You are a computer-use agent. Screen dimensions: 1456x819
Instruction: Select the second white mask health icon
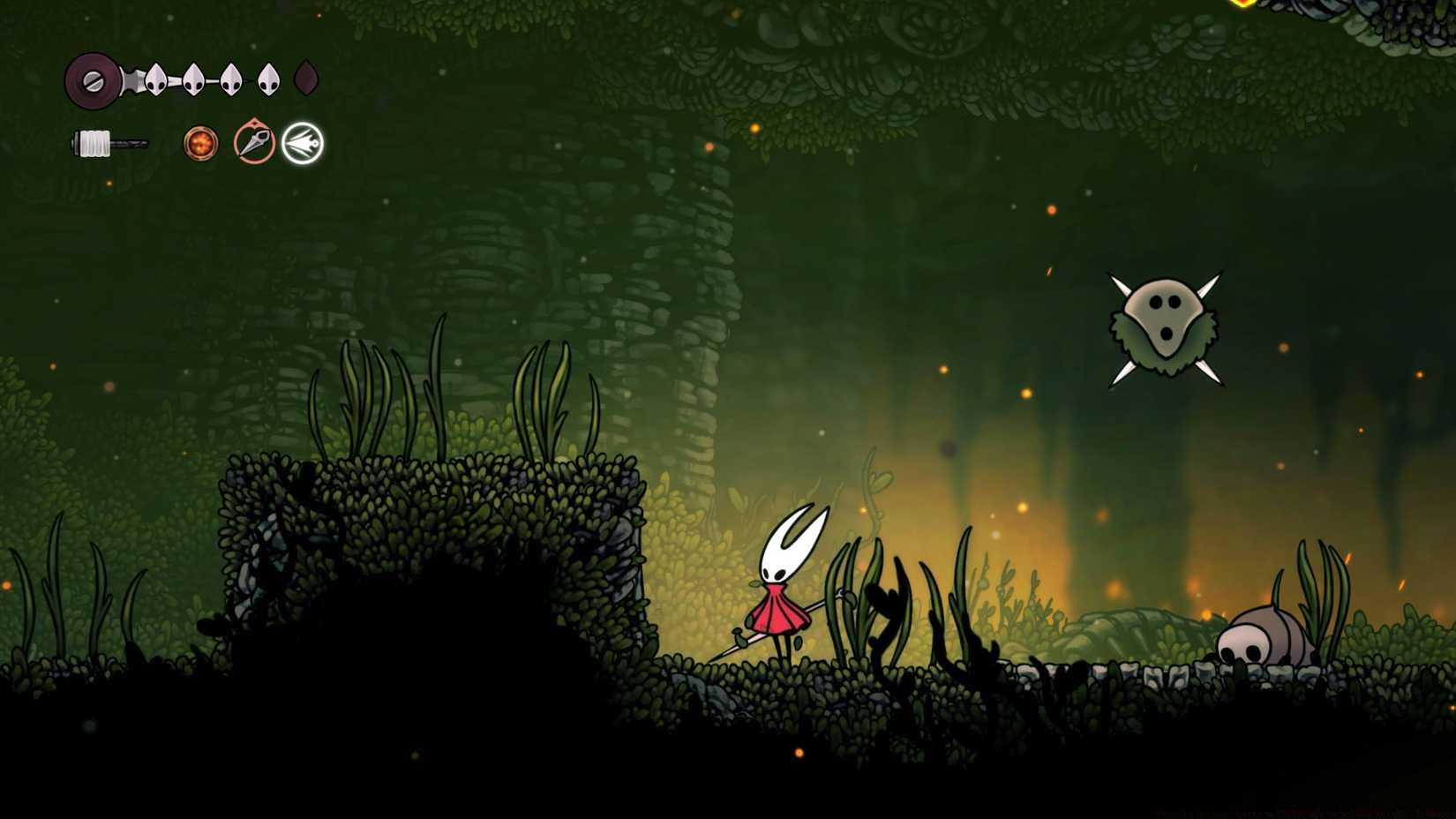click(x=192, y=78)
